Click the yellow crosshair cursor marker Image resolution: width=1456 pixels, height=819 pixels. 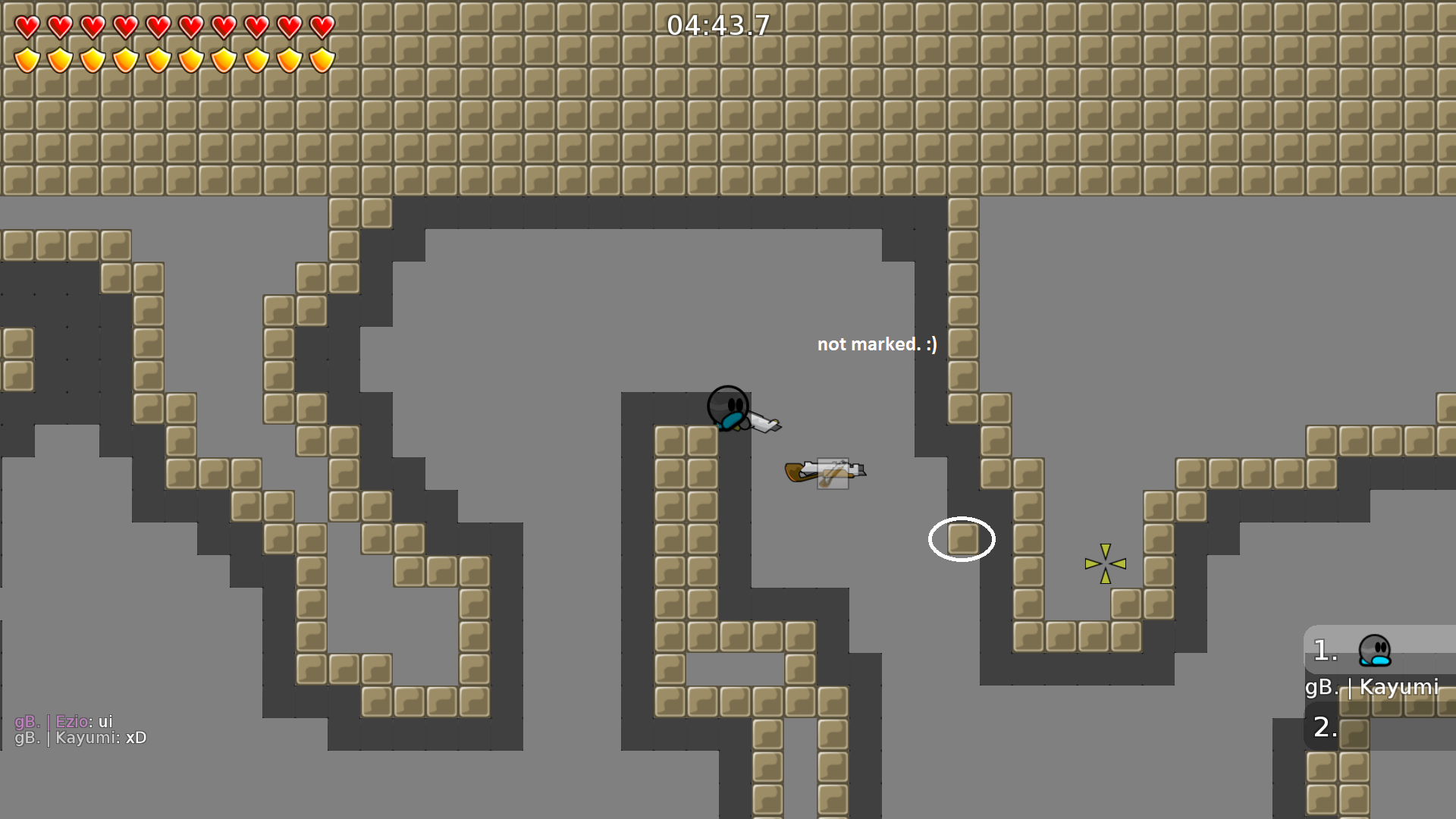(1106, 563)
